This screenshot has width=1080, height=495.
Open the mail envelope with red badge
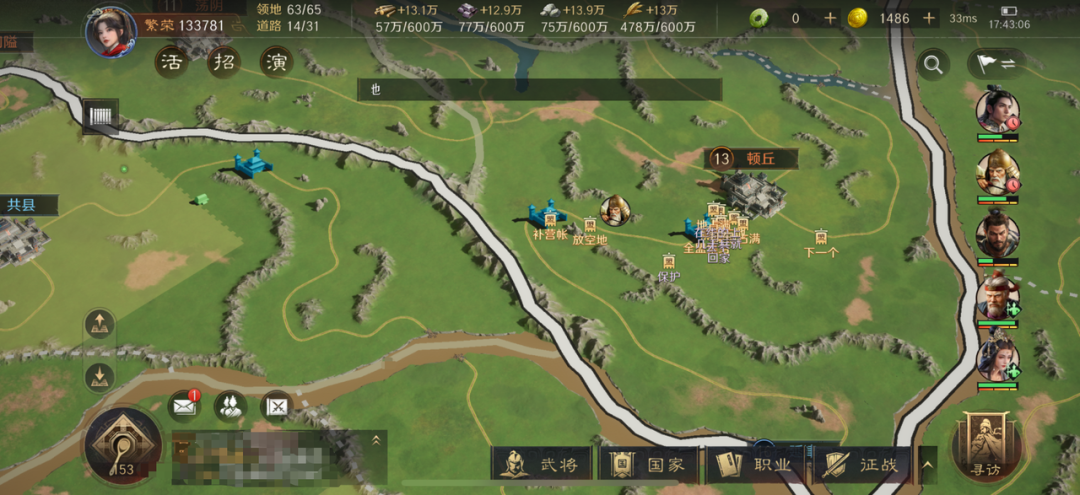pos(185,405)
